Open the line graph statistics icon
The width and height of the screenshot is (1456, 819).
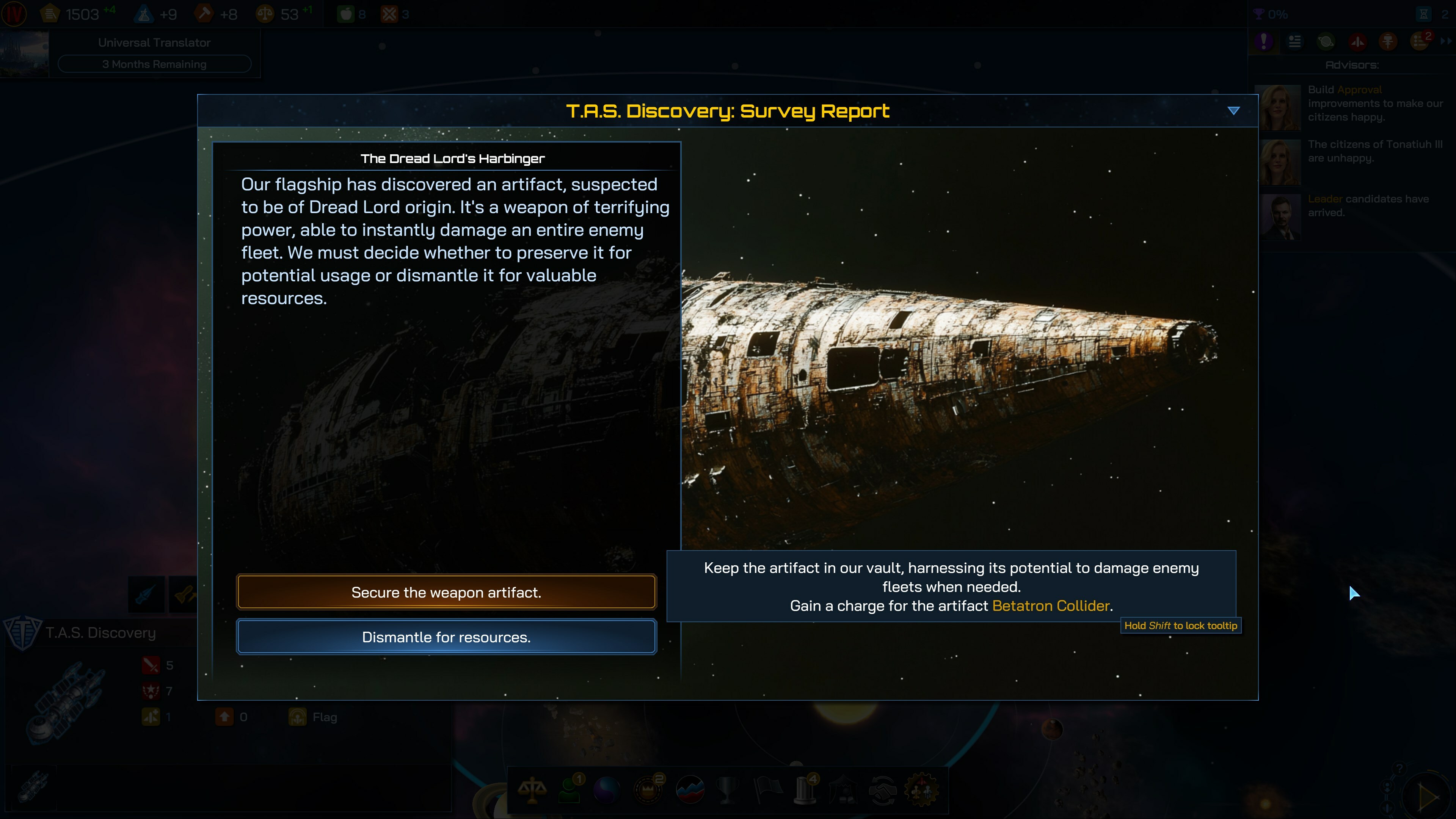[690, 789]
